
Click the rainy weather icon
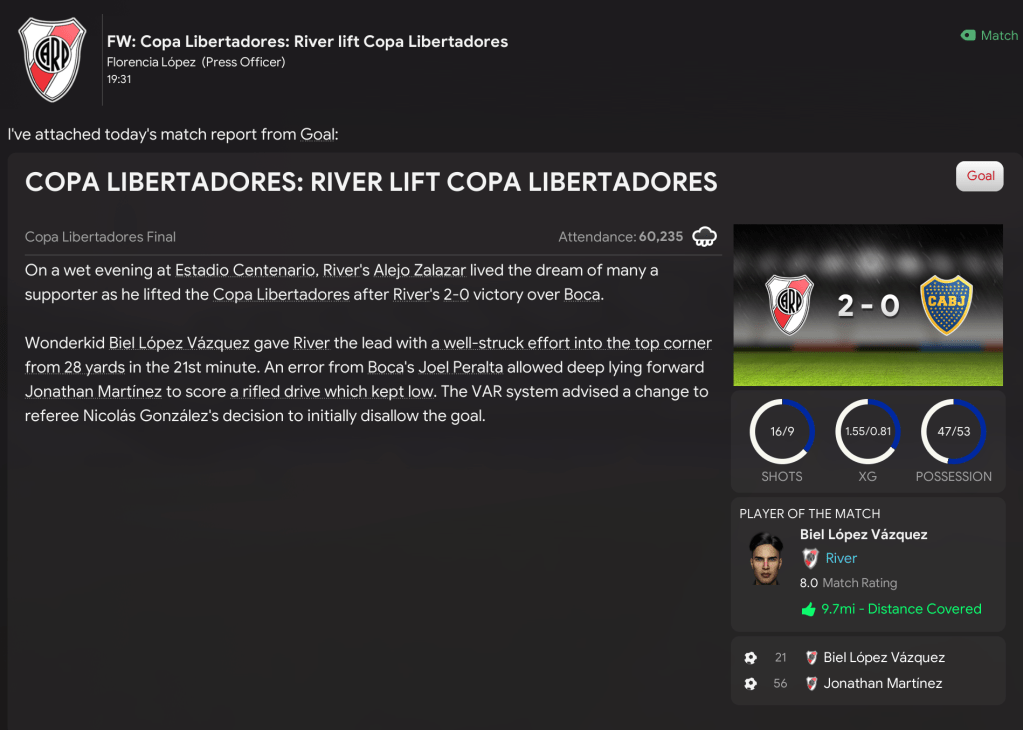[705, 237]
